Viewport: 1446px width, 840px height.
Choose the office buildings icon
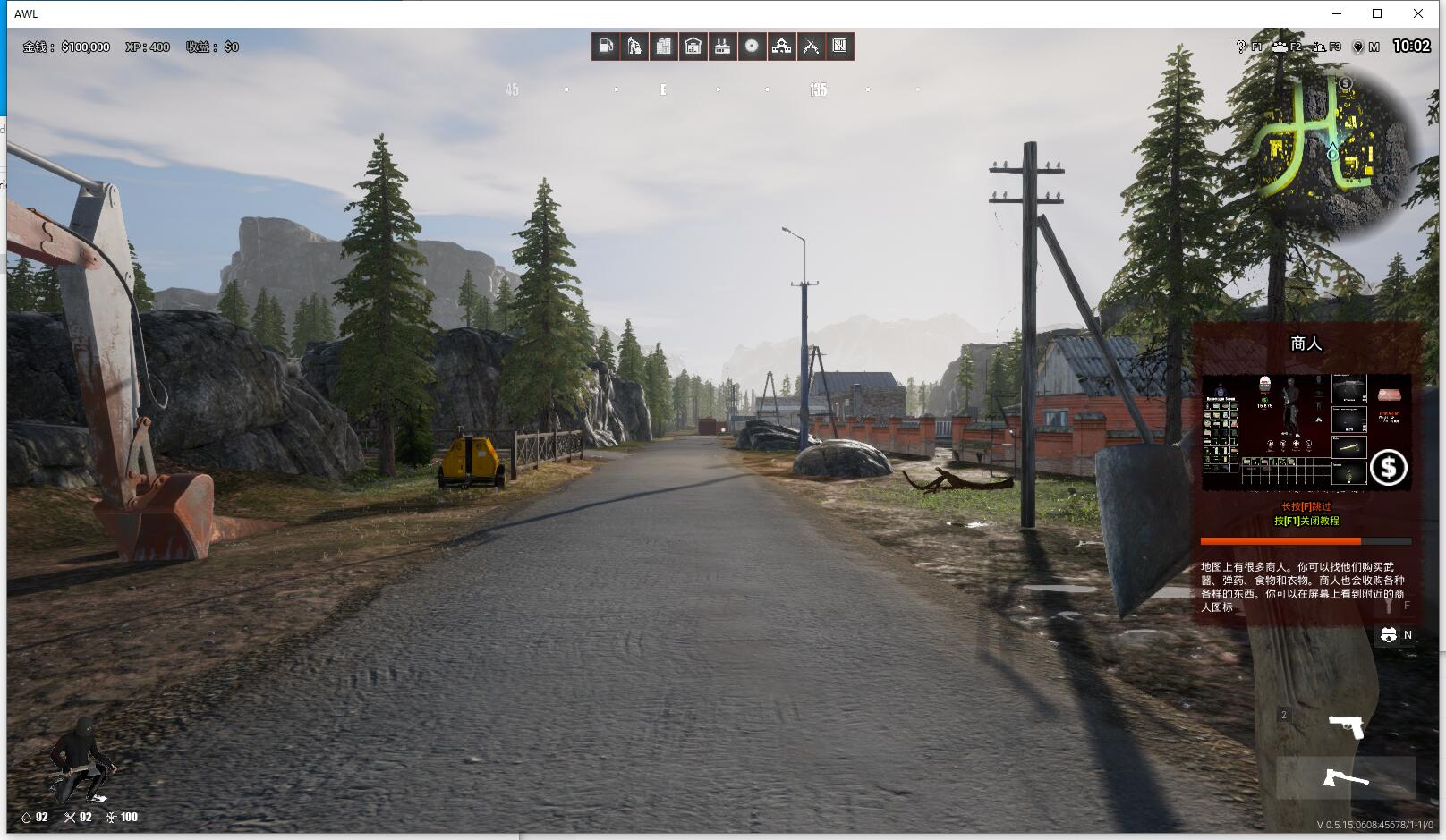click(664, 47)
